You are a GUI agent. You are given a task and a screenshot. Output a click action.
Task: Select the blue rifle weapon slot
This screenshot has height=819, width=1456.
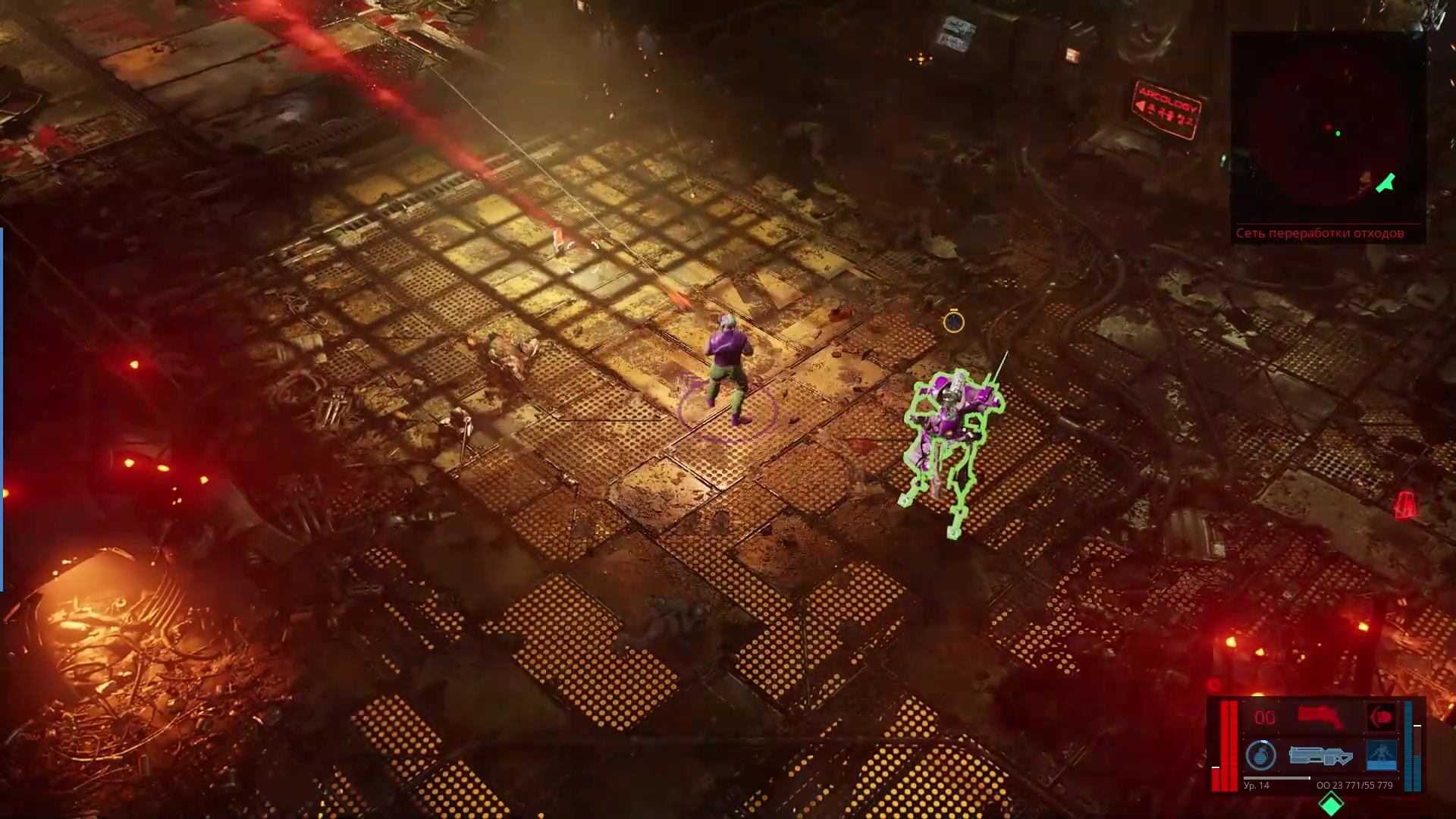pyautogui.click(x=1319, y=755)
